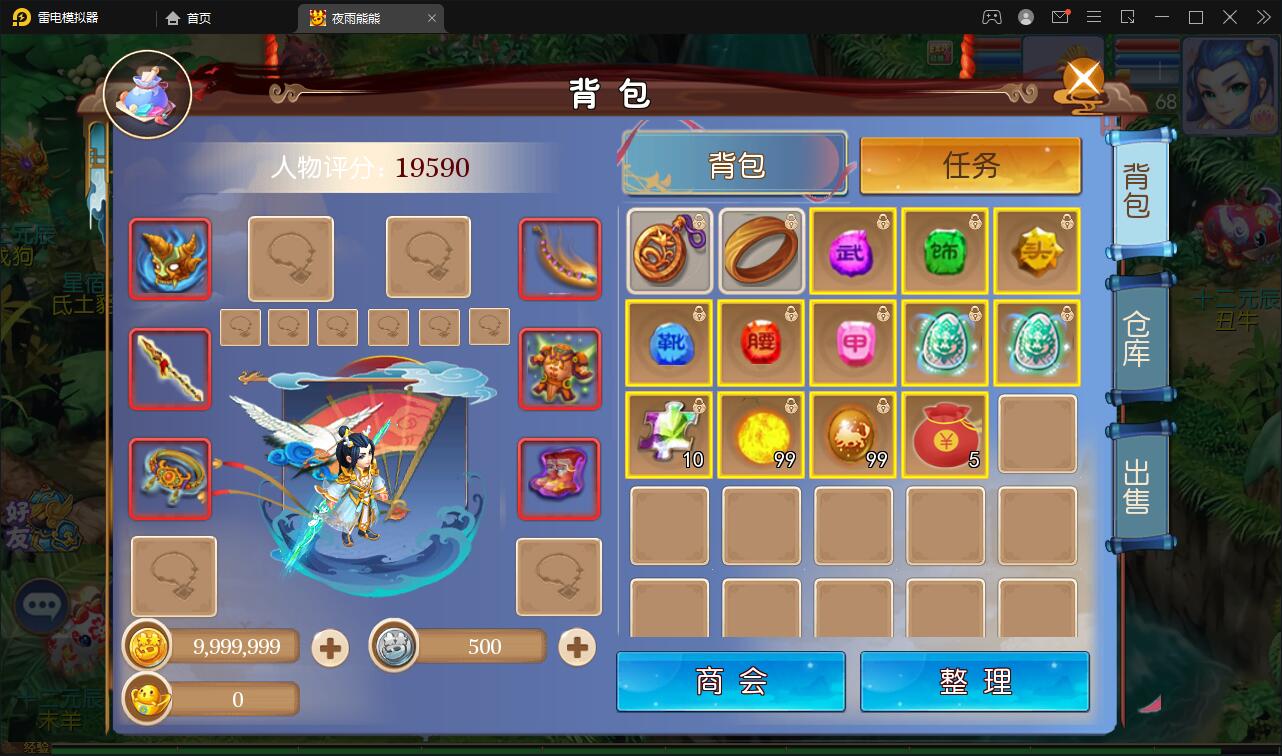Select the wooden ring item

tap(761, 251)
